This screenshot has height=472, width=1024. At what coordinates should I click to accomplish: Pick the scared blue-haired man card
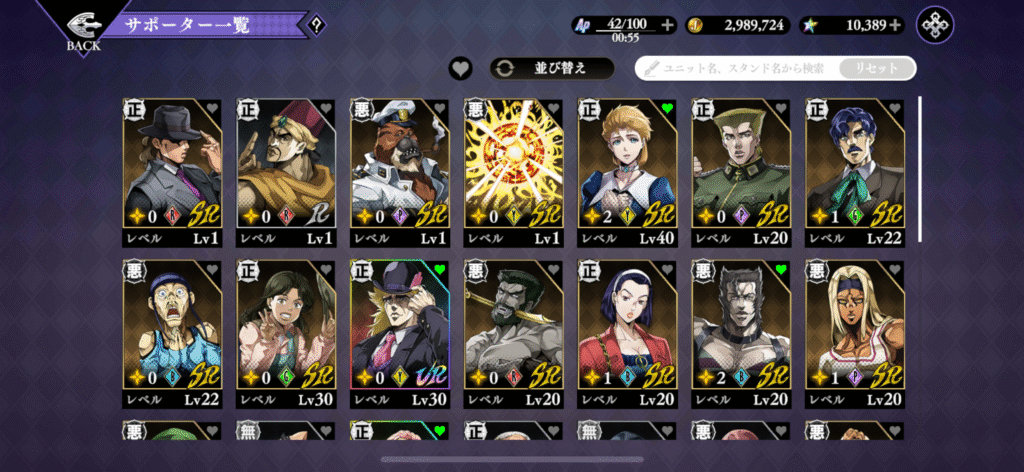coord(172,334)
